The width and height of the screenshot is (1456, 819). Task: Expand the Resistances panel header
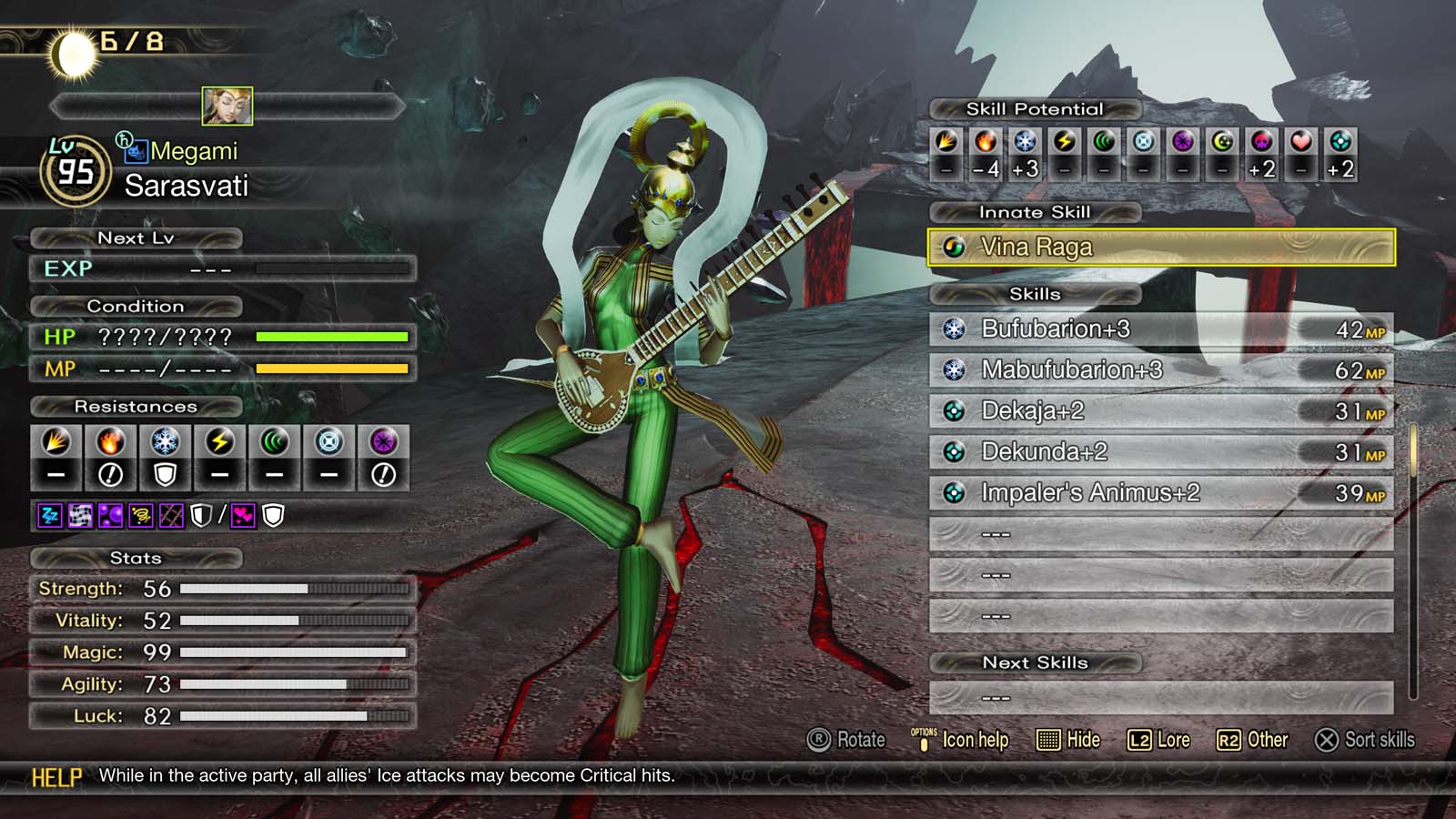click(136, 407)
